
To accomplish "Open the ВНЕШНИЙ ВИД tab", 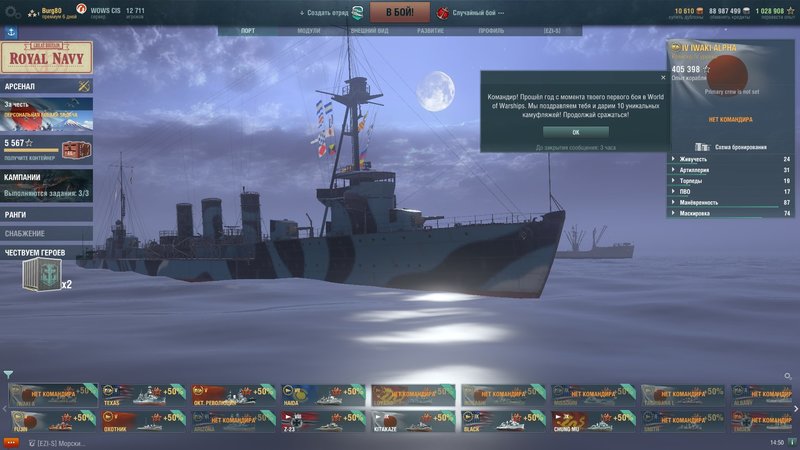I will click(x=369, y=31).
